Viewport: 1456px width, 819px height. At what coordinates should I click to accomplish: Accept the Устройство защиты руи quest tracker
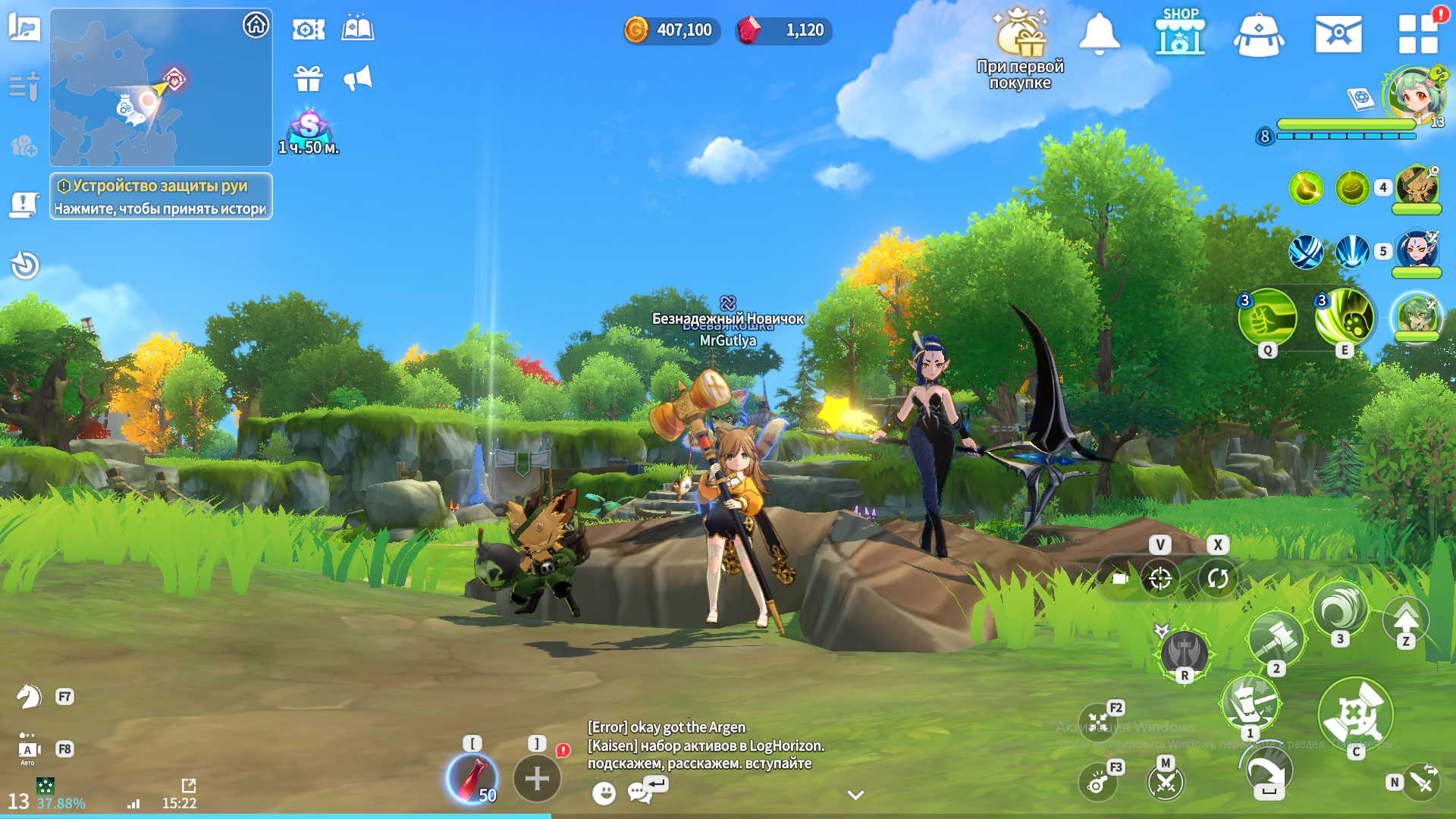pyautogui.click(x=161, y=196)
